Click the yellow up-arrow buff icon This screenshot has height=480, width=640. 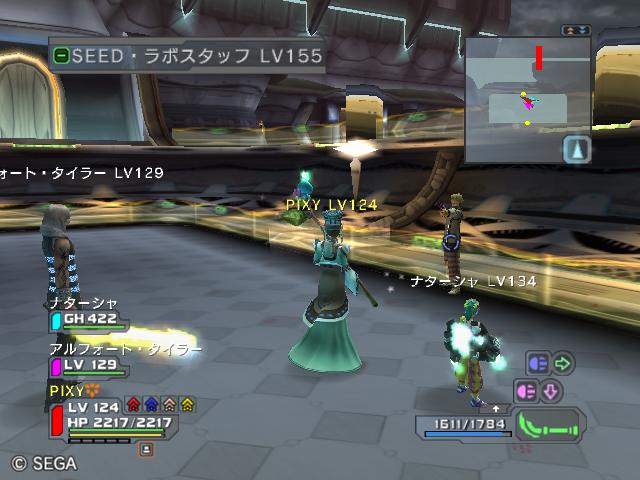pos(187,405)
